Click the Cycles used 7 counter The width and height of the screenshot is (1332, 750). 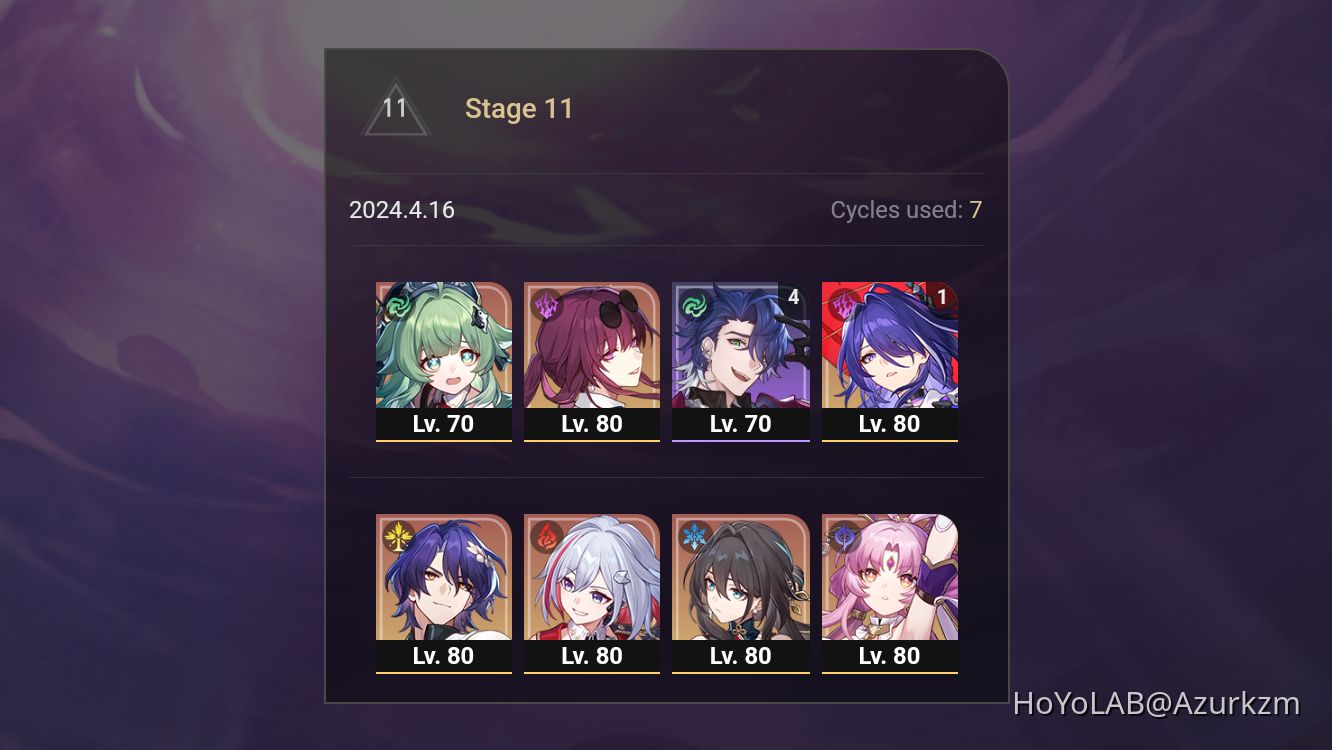pyautogui.click(x=905, y=210)
